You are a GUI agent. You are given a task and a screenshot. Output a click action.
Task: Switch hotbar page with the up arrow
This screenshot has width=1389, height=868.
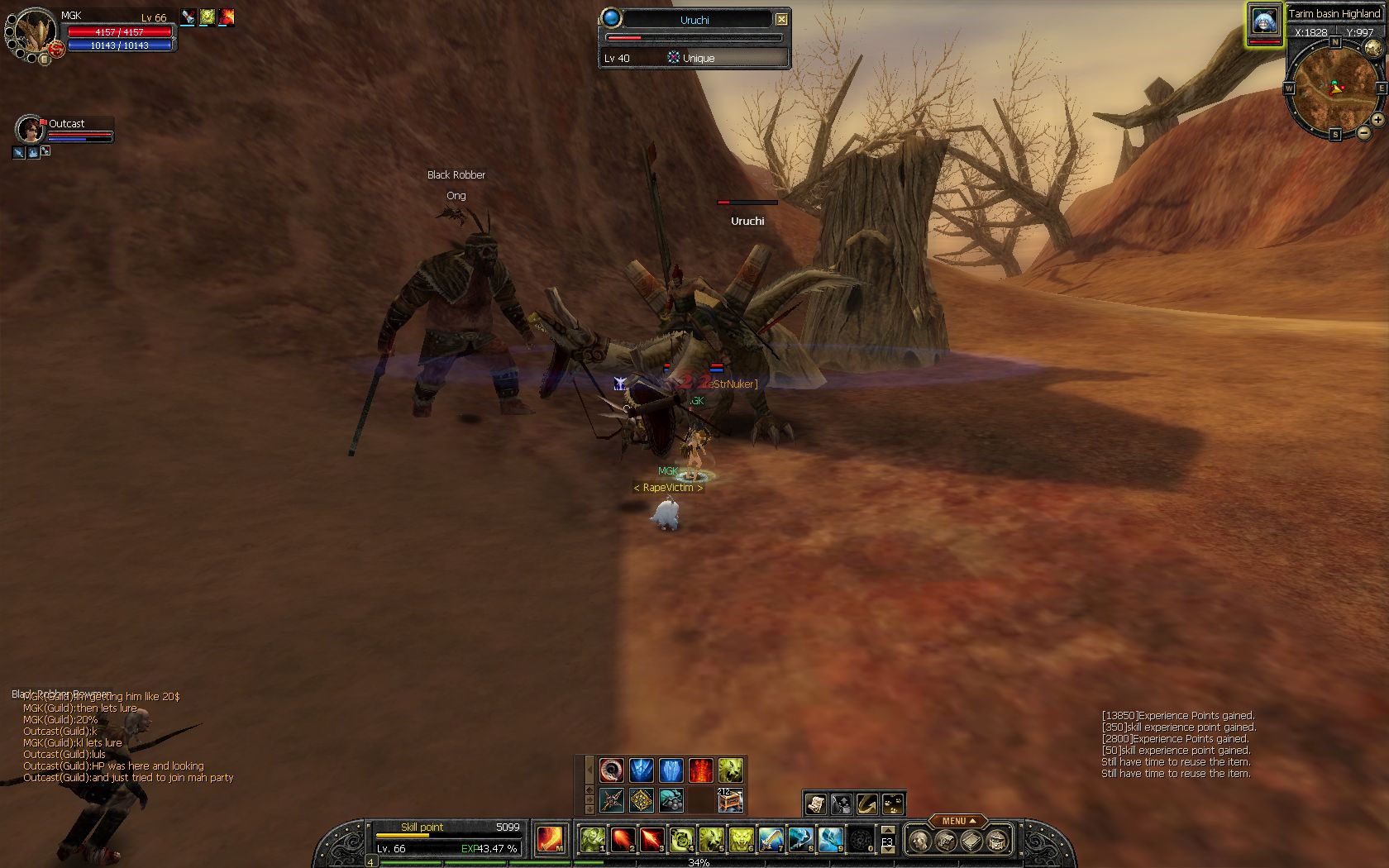[x=888, y=830]
